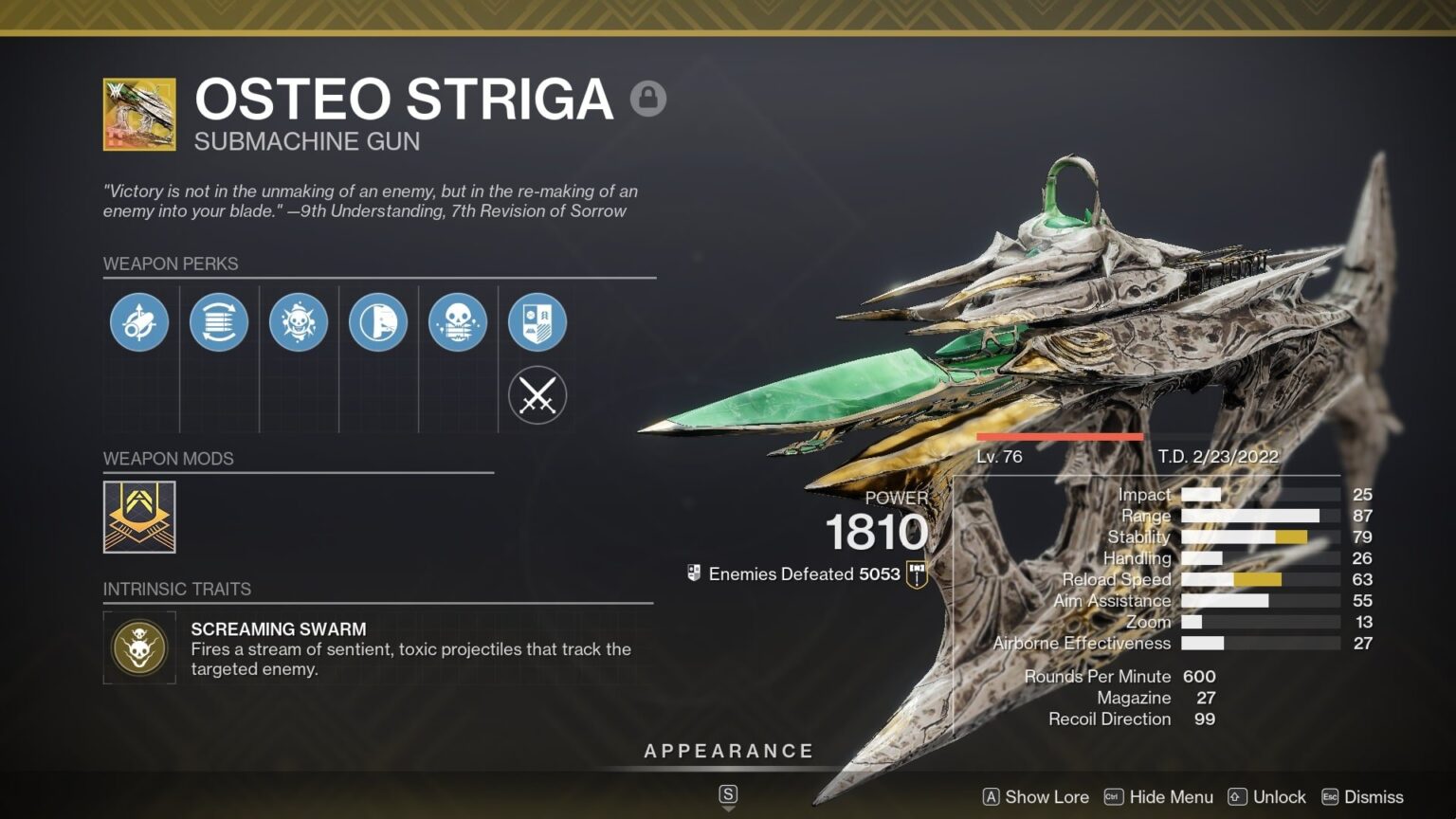This screenshot has height=819, width=1456.
Task: Click Show Lore
Action: pos(1046,797)
